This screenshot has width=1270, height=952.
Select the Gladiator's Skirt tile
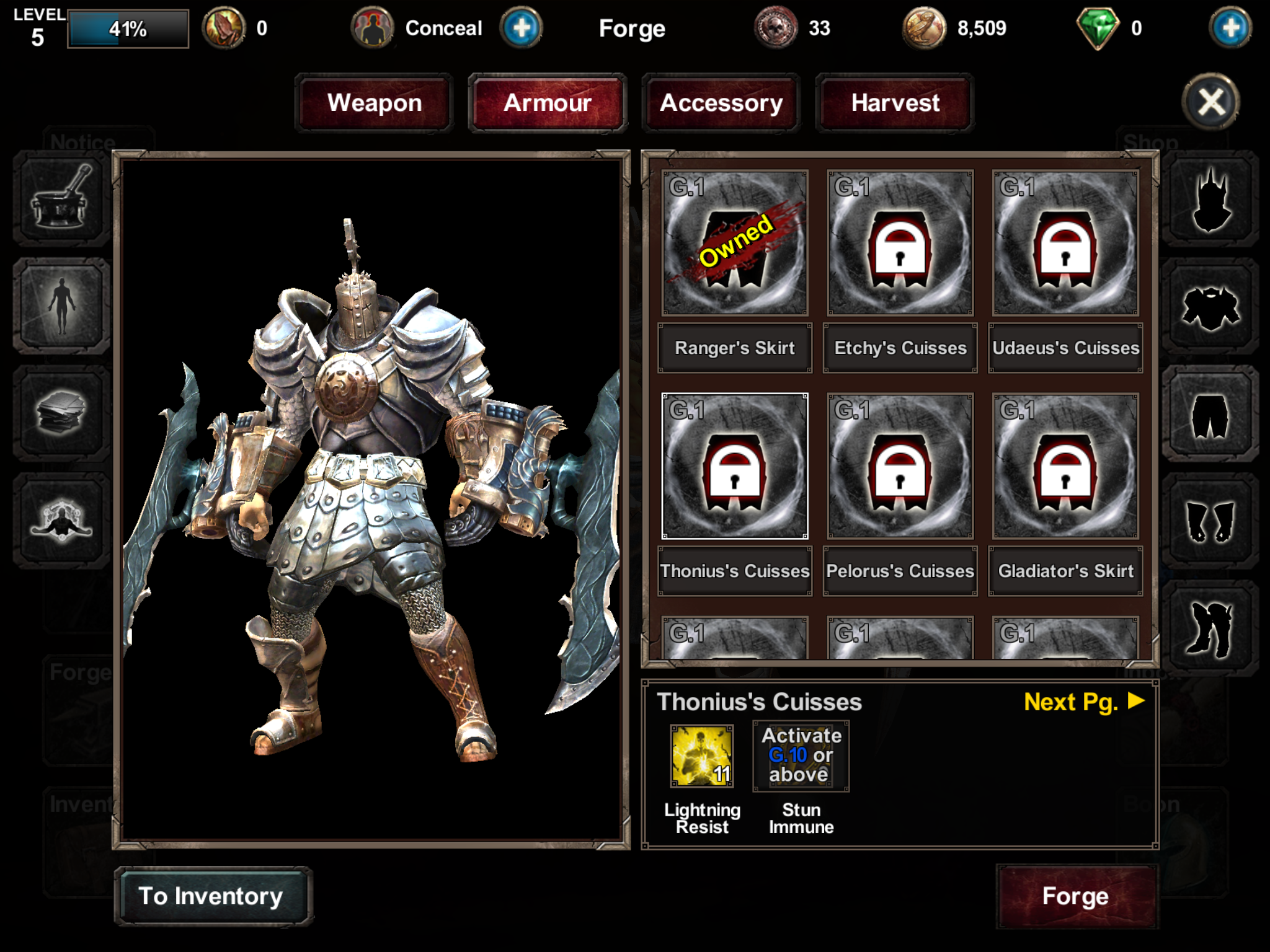[1065, 466]
